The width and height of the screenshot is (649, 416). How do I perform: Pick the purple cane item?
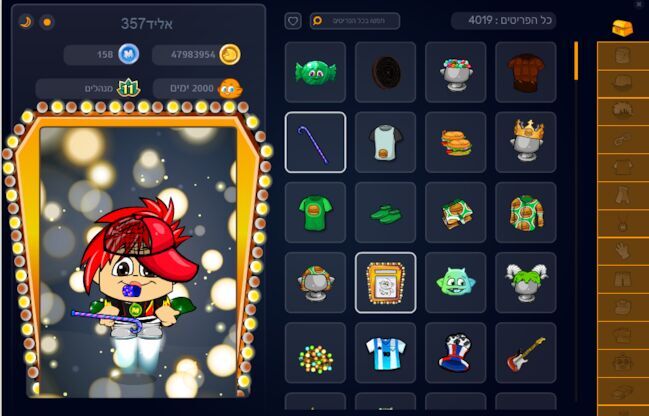pyautogui.click(x=315, y=142)
